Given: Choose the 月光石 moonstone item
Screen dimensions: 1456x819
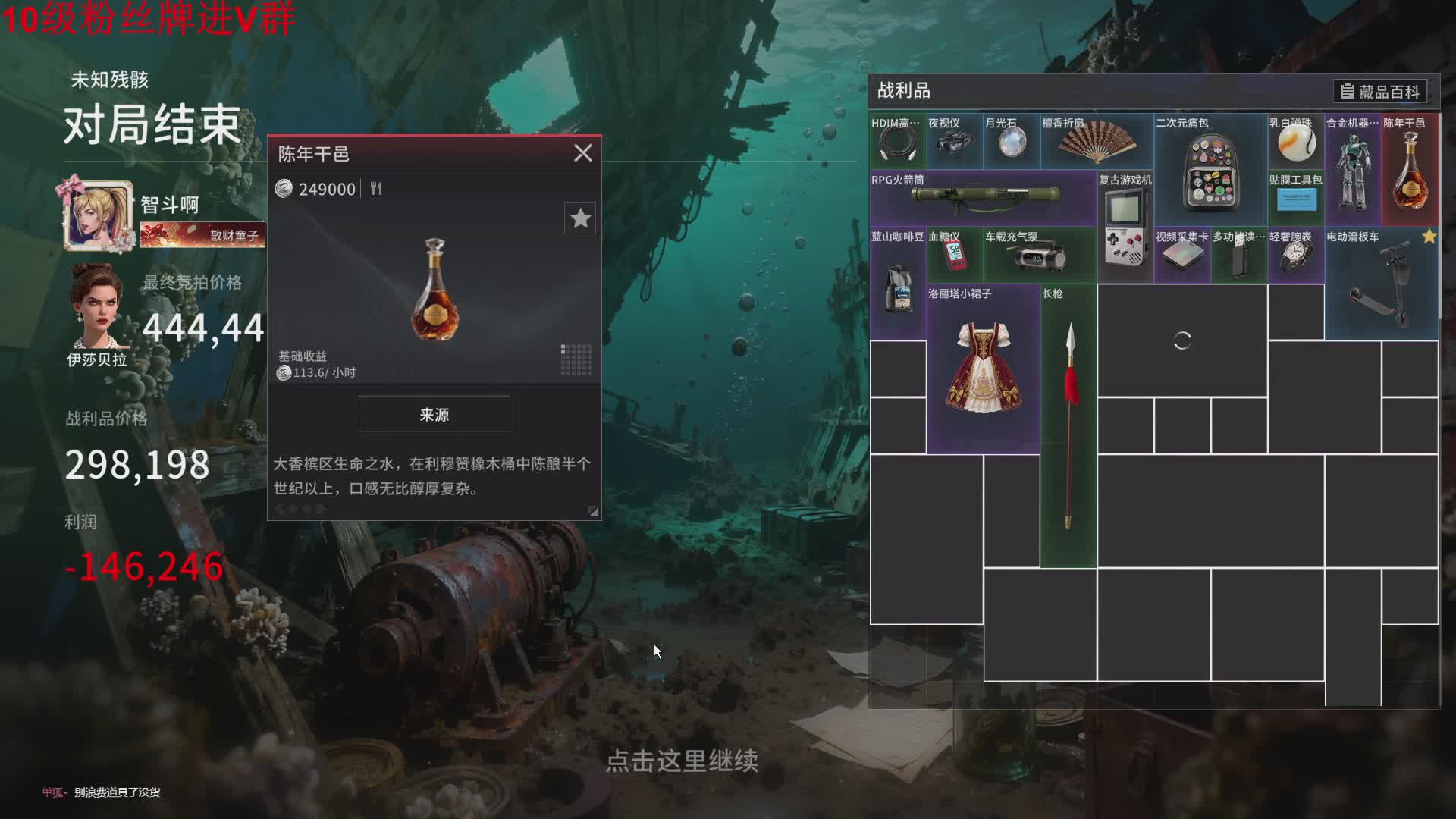Looking at the screenshot, I should coord(1012,142).
